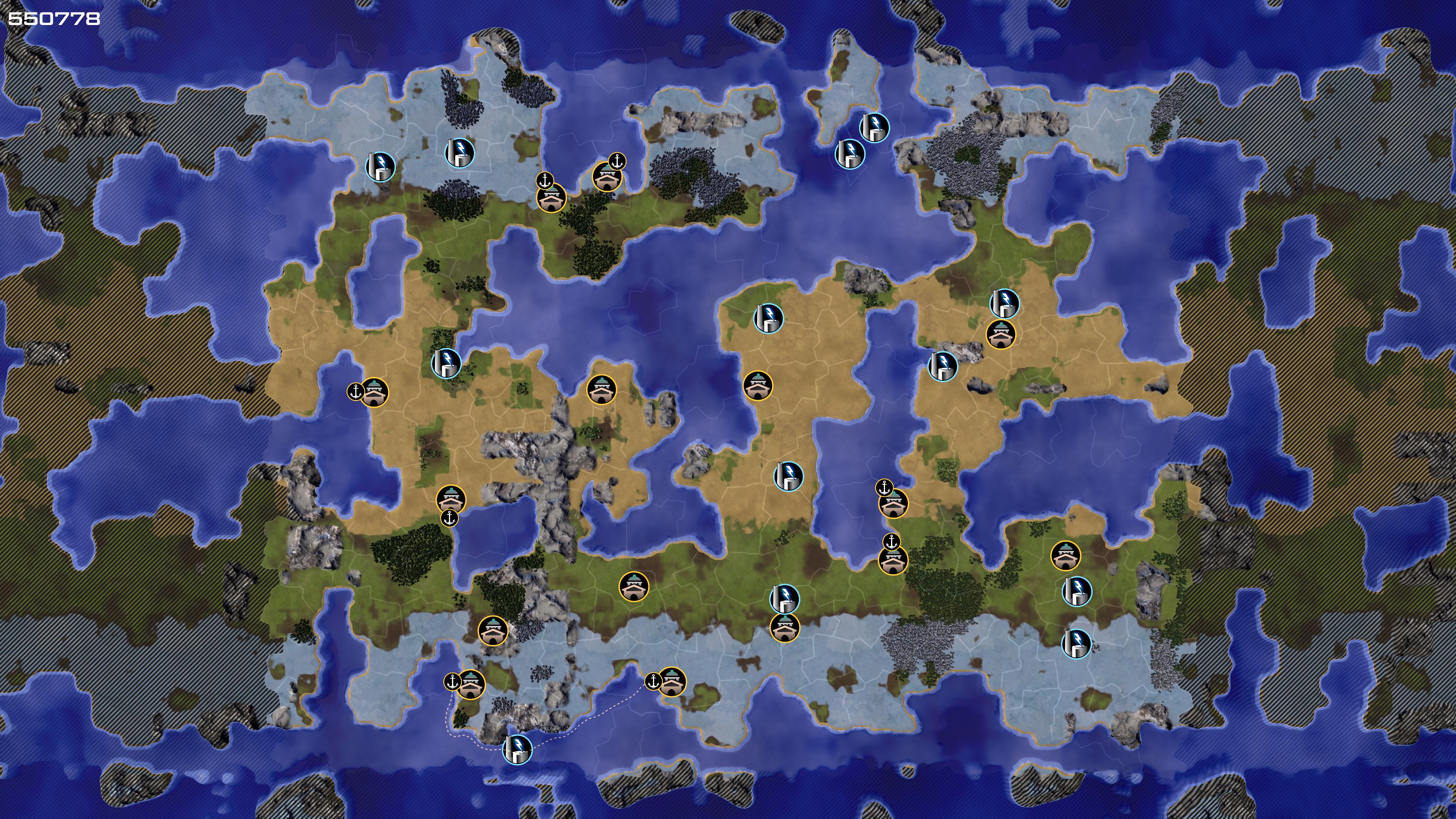
Task: Pick the desert city directly under a lightning marker
Action: pyautogui.click(x=1001, y=334)
